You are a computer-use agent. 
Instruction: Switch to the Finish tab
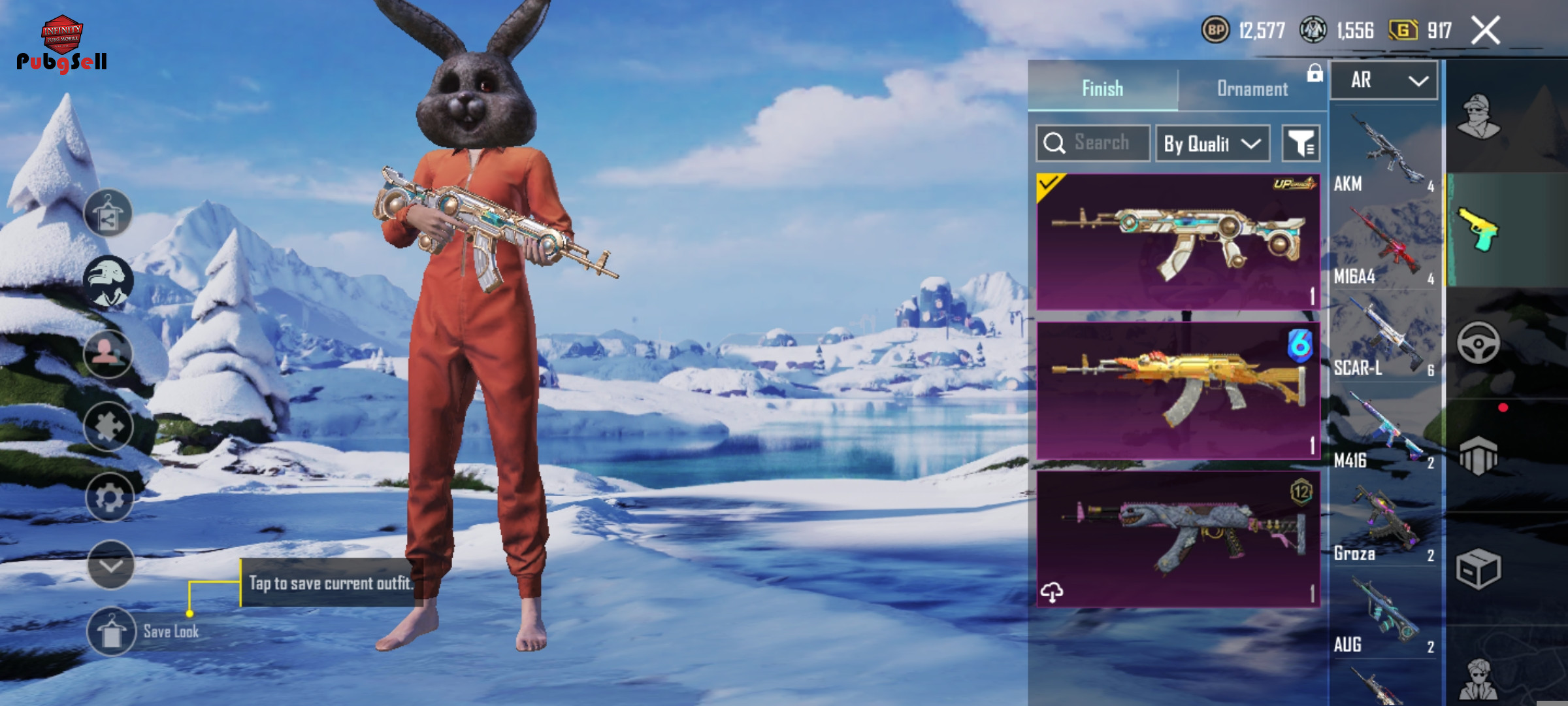tap(1103, 88)
